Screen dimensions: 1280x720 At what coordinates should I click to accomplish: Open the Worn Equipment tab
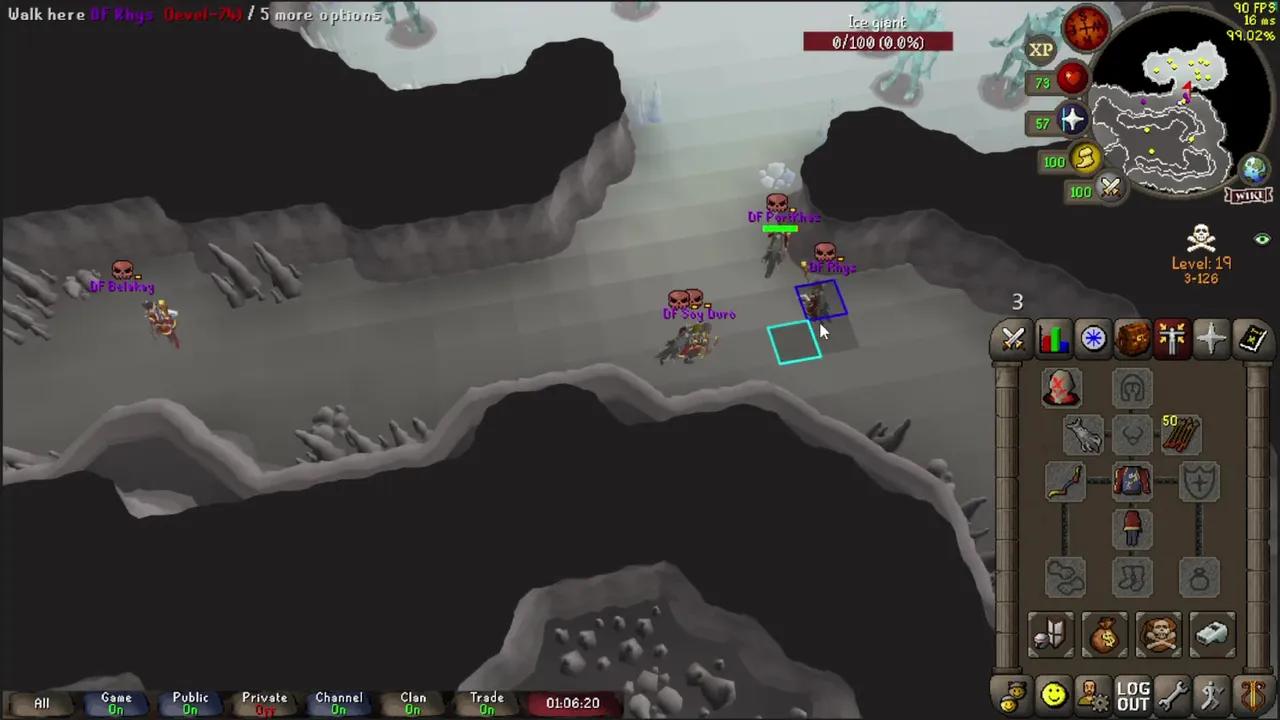(x=1171, y=339)
